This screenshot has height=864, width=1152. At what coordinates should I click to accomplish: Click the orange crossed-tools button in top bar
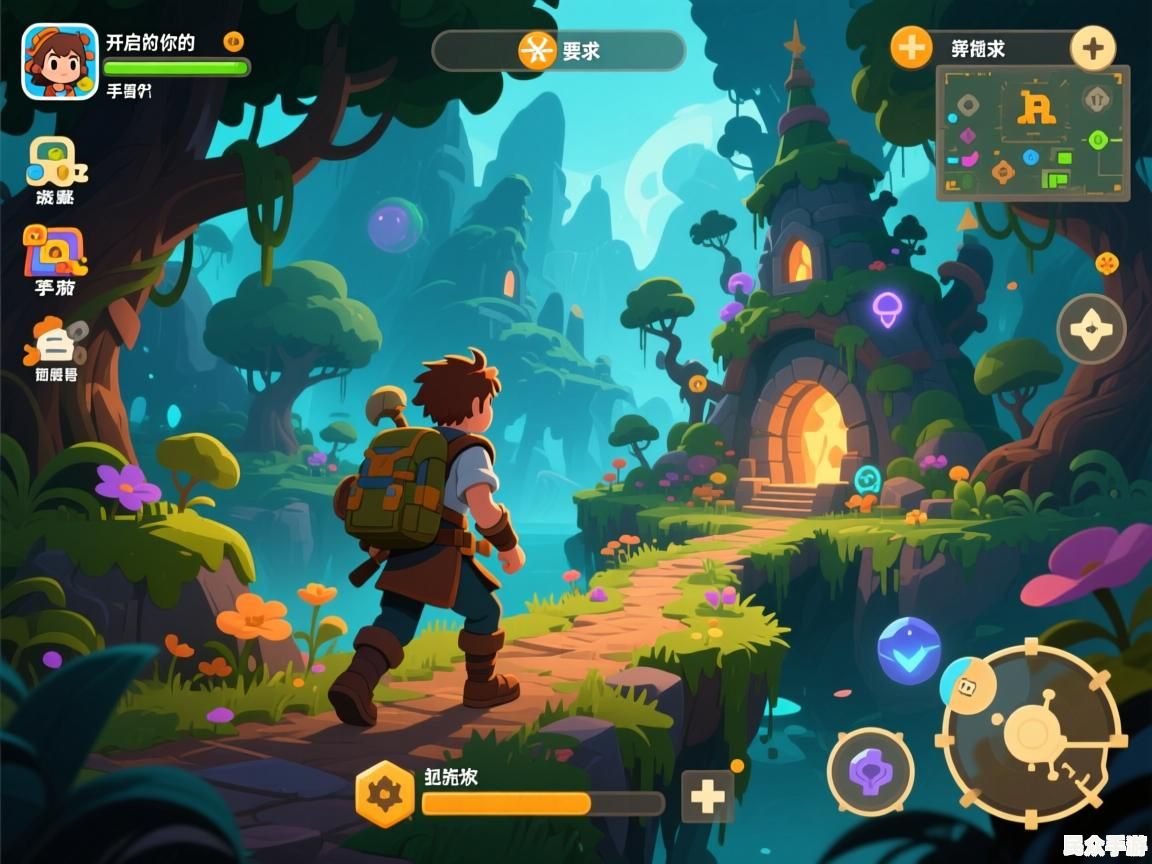coord(537,50)
